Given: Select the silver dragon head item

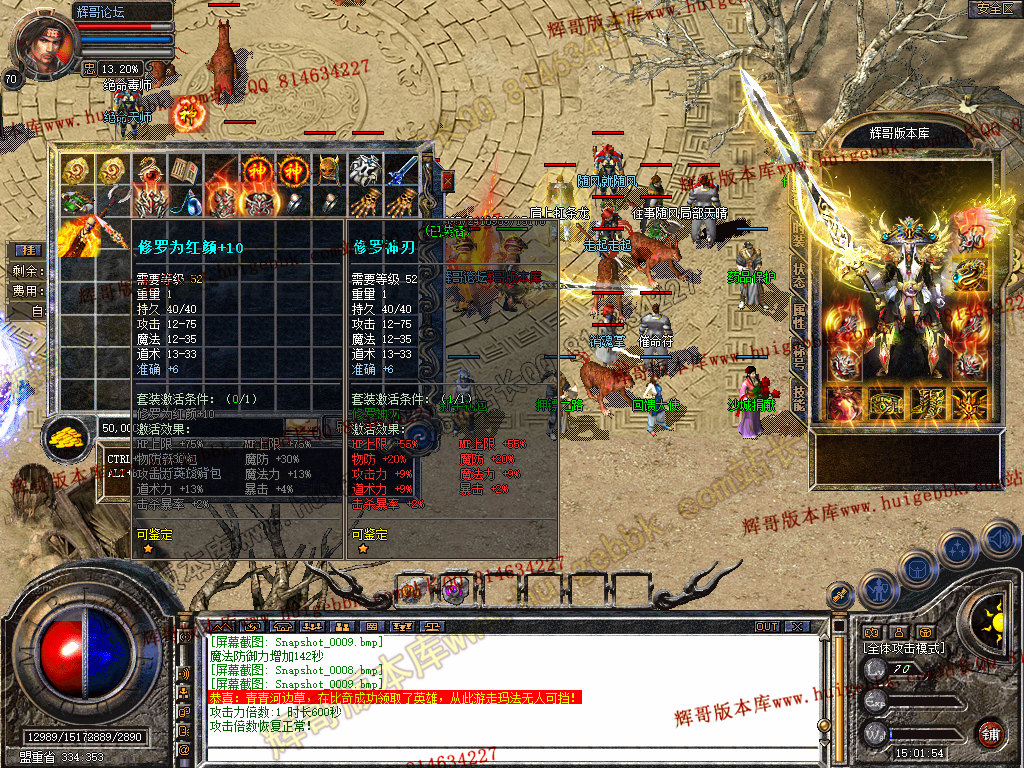Looking at the screenshot, I should [365, 170].
